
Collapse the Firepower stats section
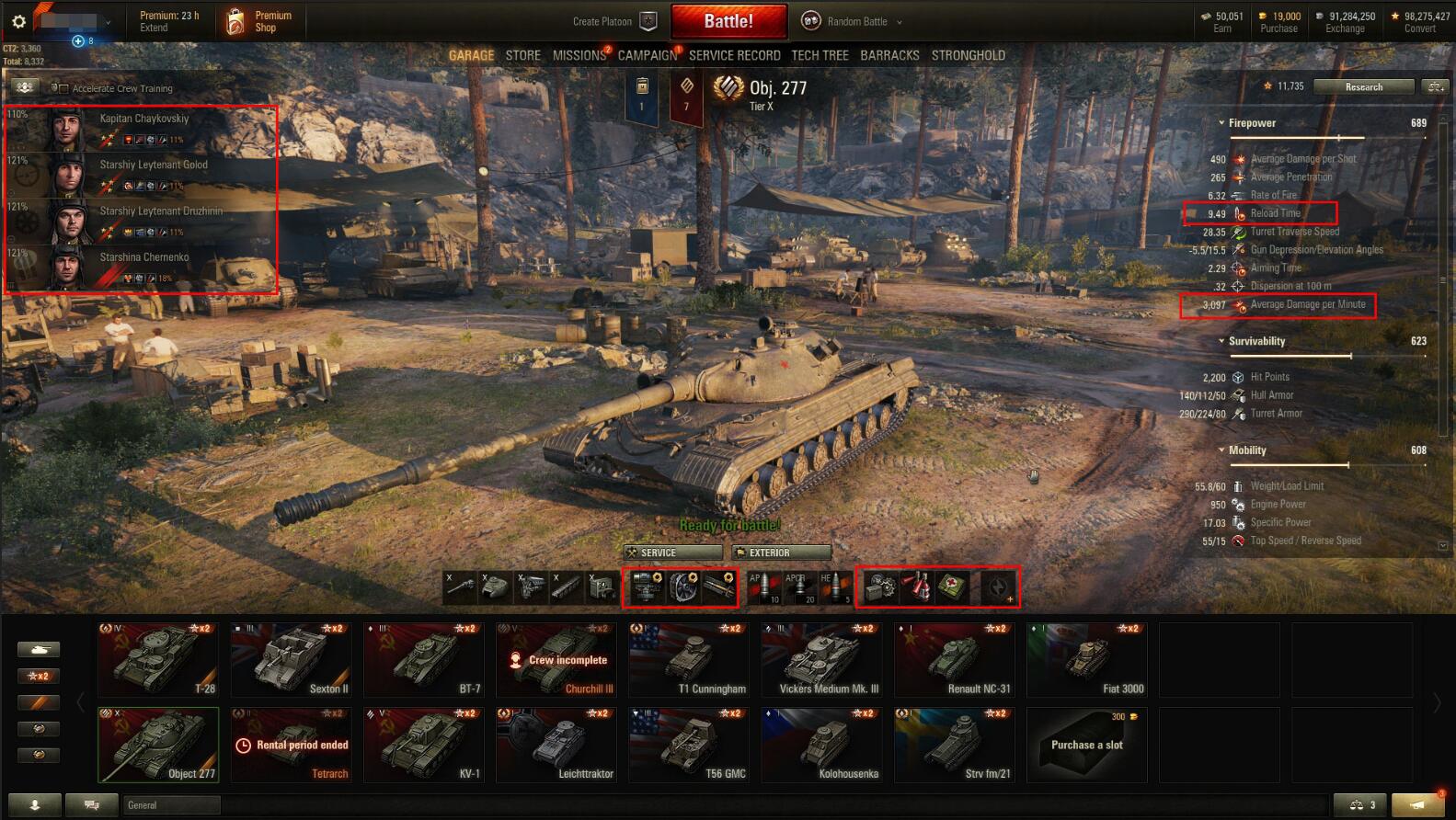[1221, 123]
